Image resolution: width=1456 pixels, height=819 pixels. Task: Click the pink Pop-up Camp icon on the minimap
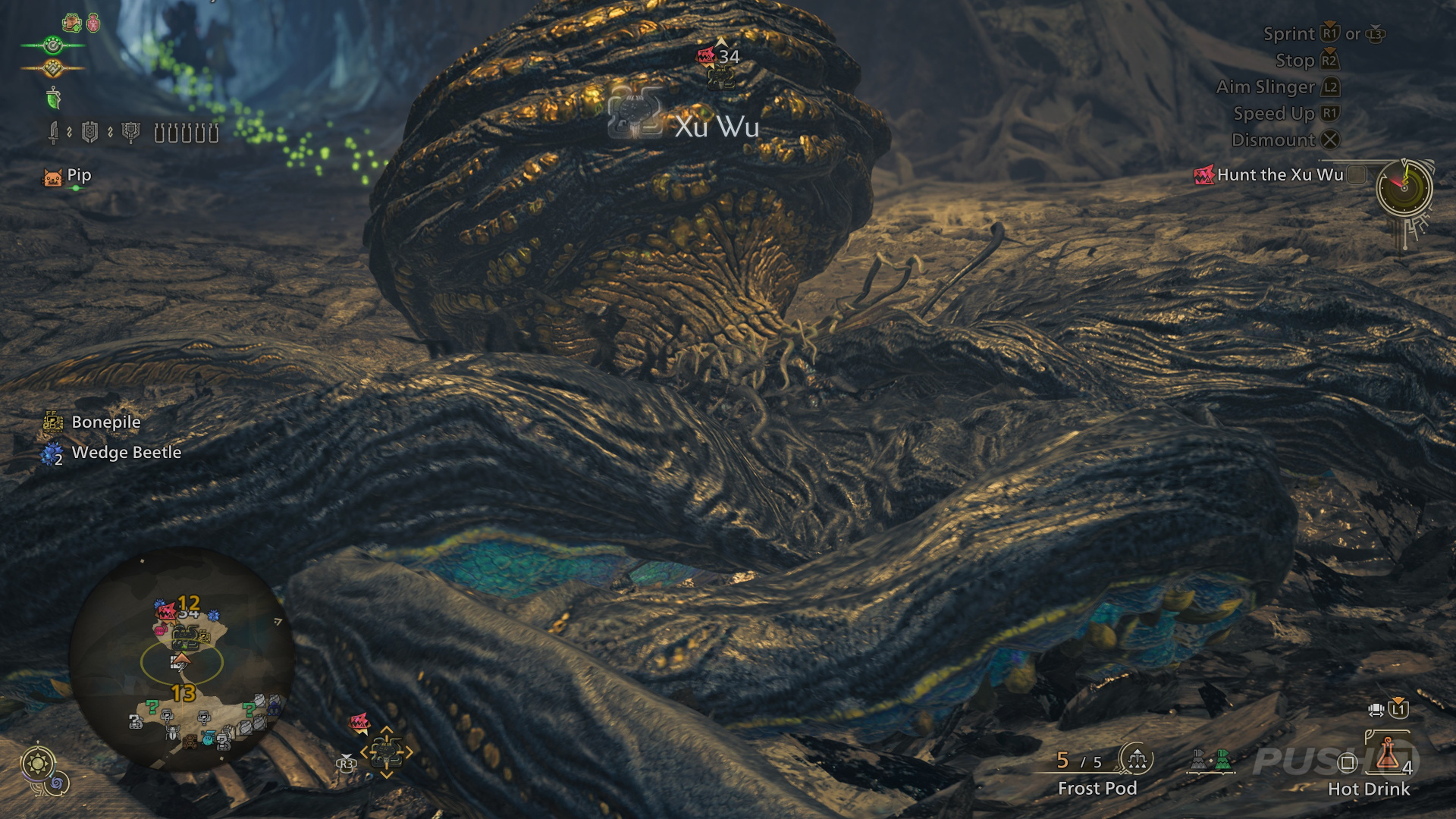click(161, 629)
